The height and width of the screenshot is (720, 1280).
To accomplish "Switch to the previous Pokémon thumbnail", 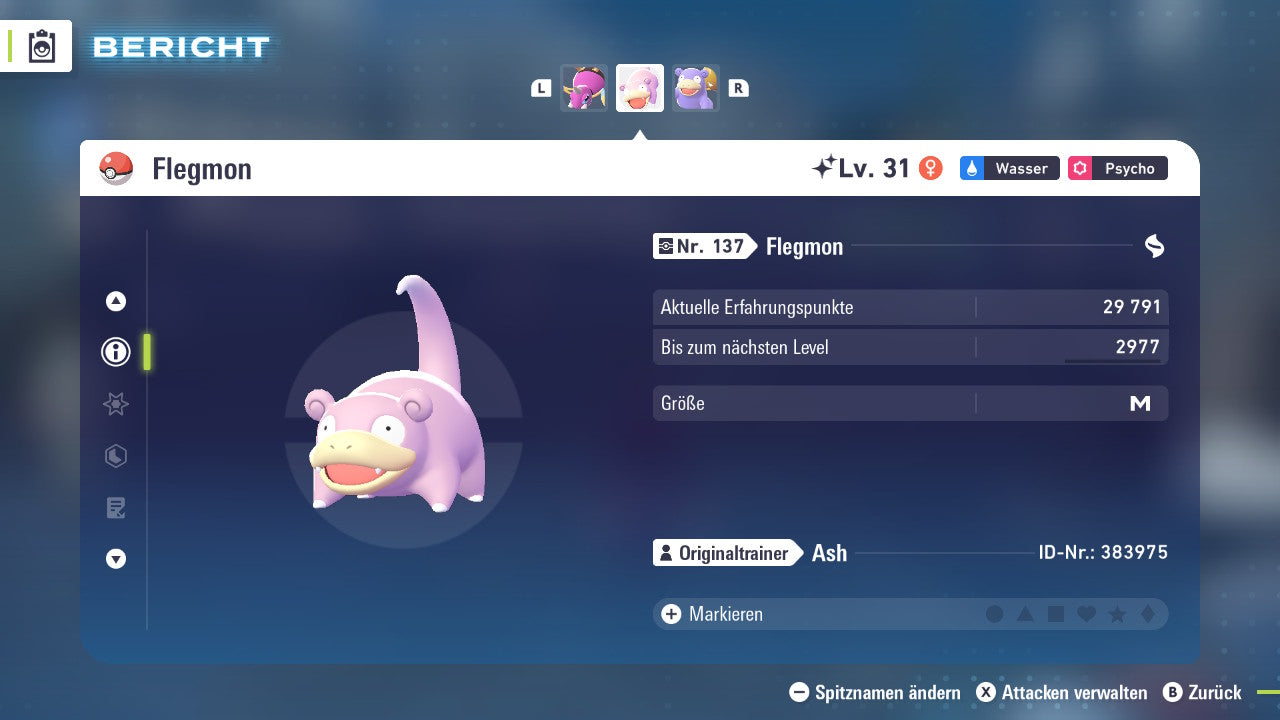I will point(585,88).
